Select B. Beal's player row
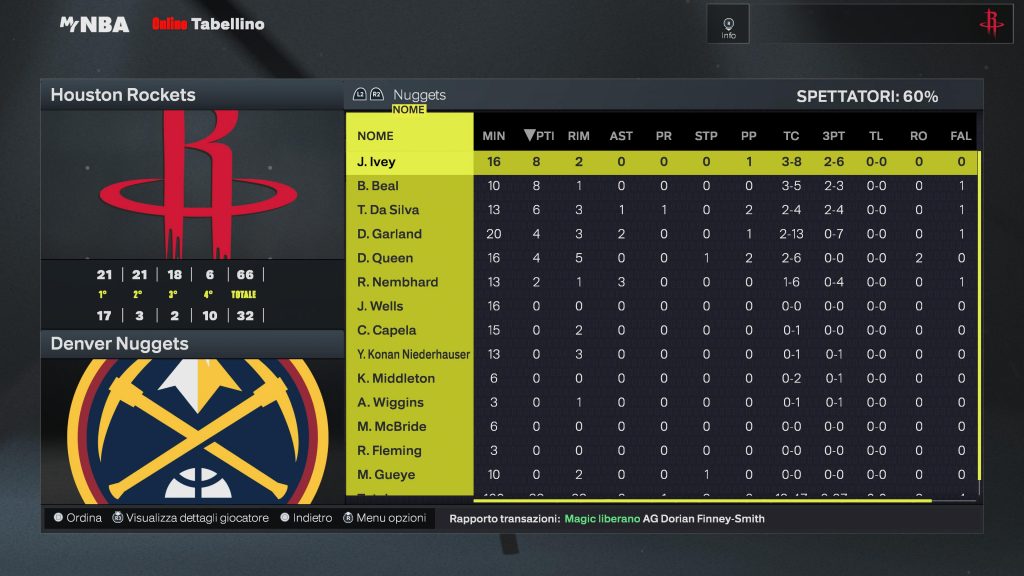This screenshot has height=576, width=1024. [378, 186]
